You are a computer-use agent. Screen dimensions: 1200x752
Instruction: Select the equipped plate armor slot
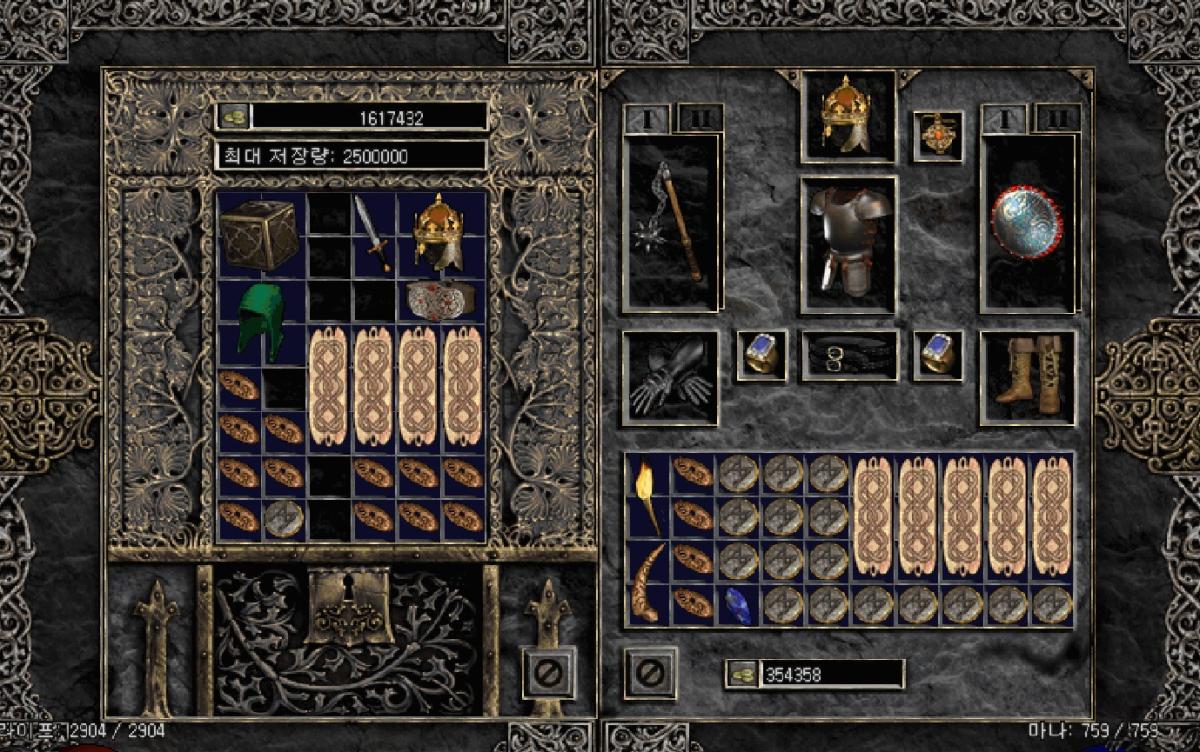pos(848,243)
